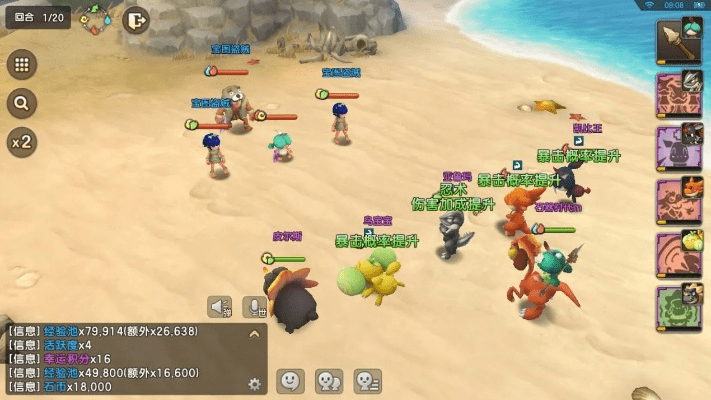The height and width of the screenshot is (400, 711).
Task: Open chat settings gear
Action: coord(254,382)
